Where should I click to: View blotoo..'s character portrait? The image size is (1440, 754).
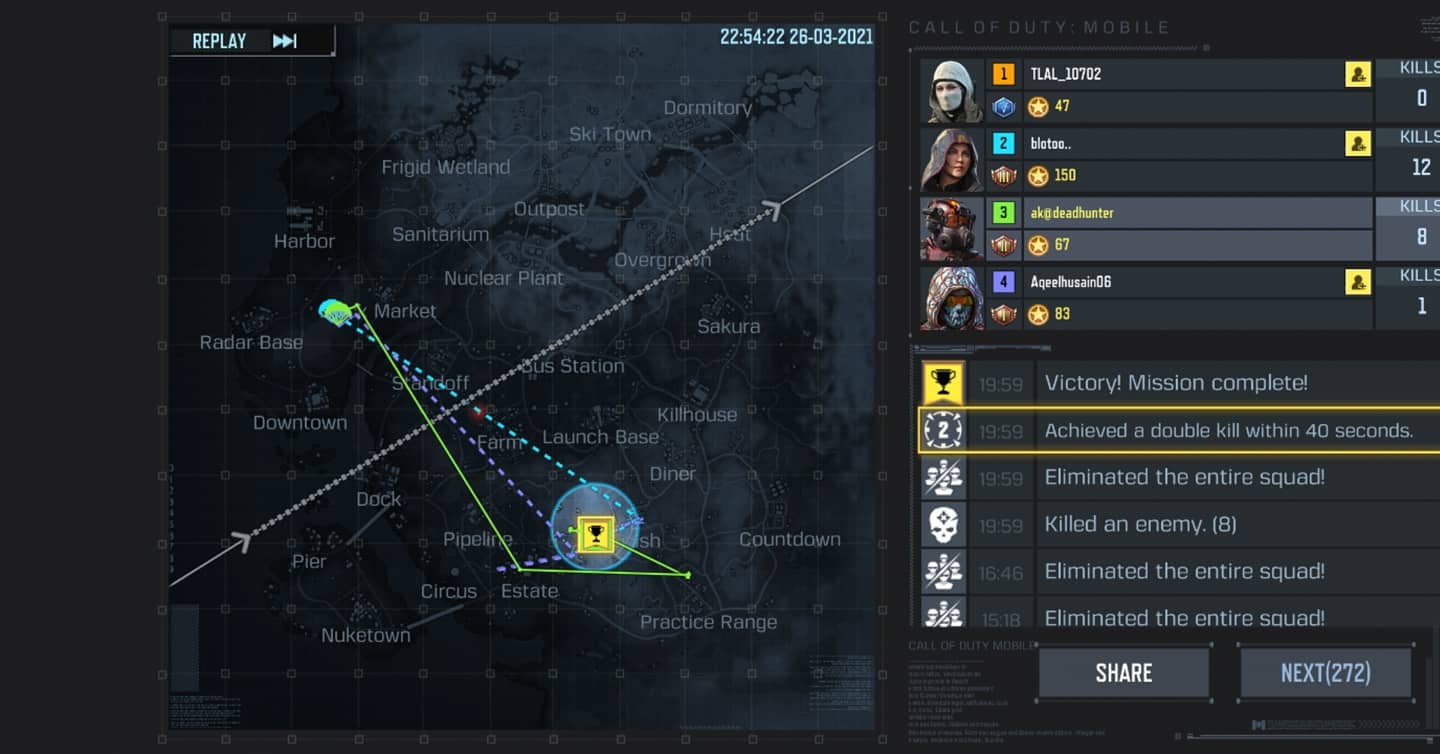[950, 159]
